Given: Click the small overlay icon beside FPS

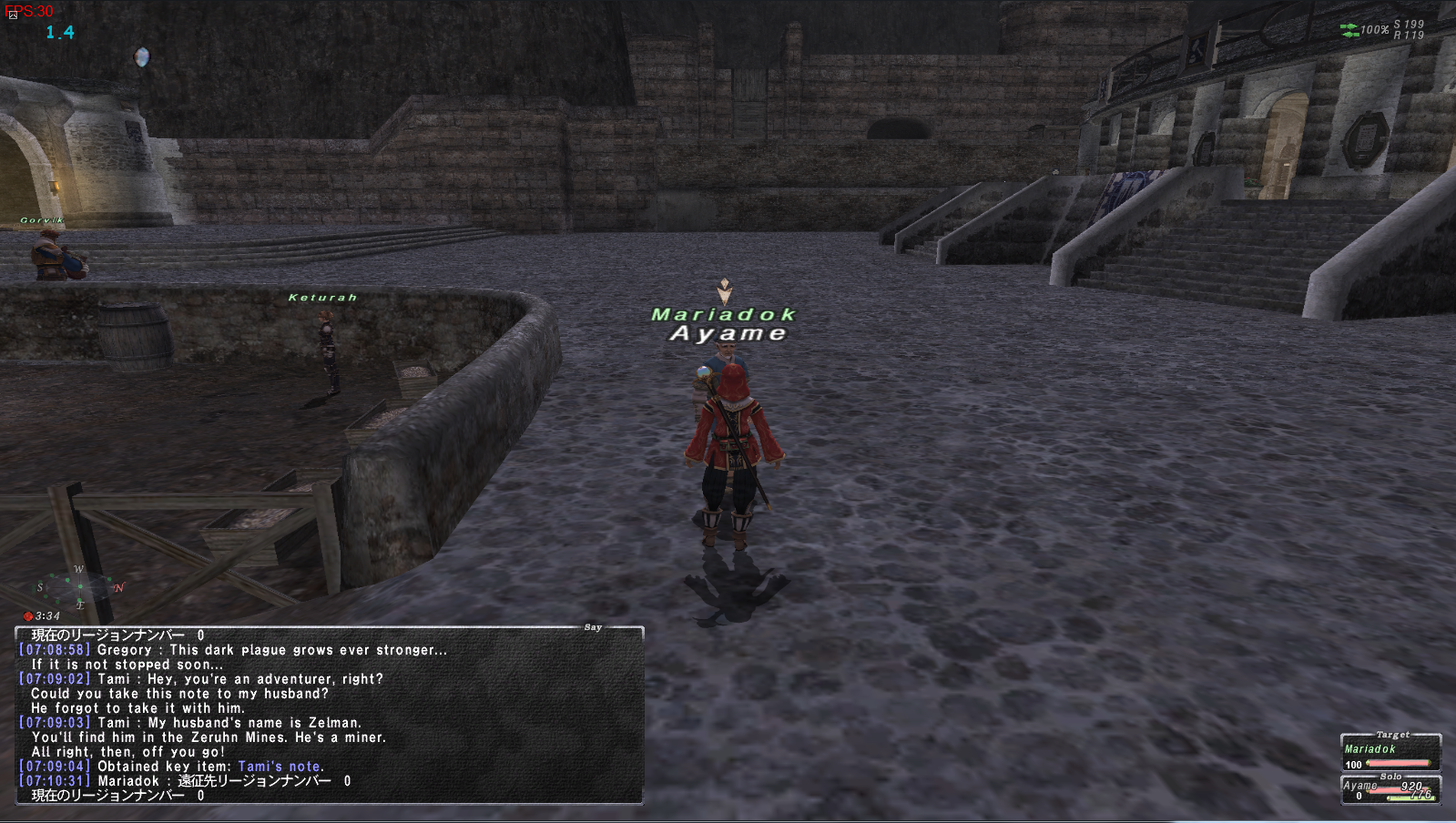Looking at the screenshot, I should coord(13,15).
